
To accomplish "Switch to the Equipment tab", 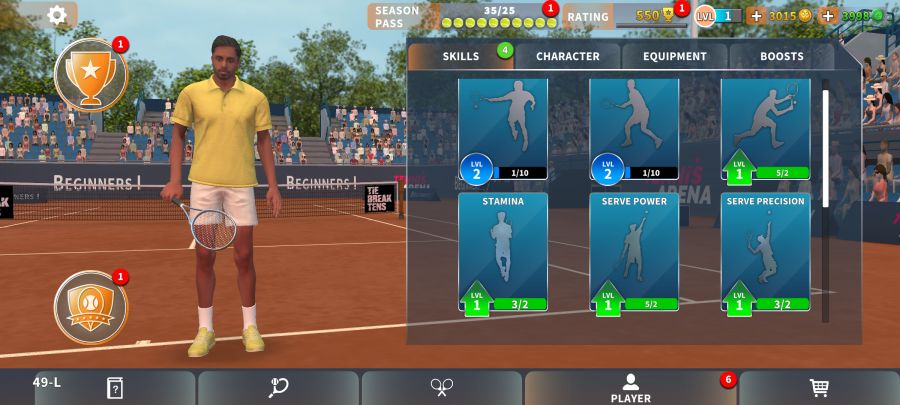I will coord(675,56).
